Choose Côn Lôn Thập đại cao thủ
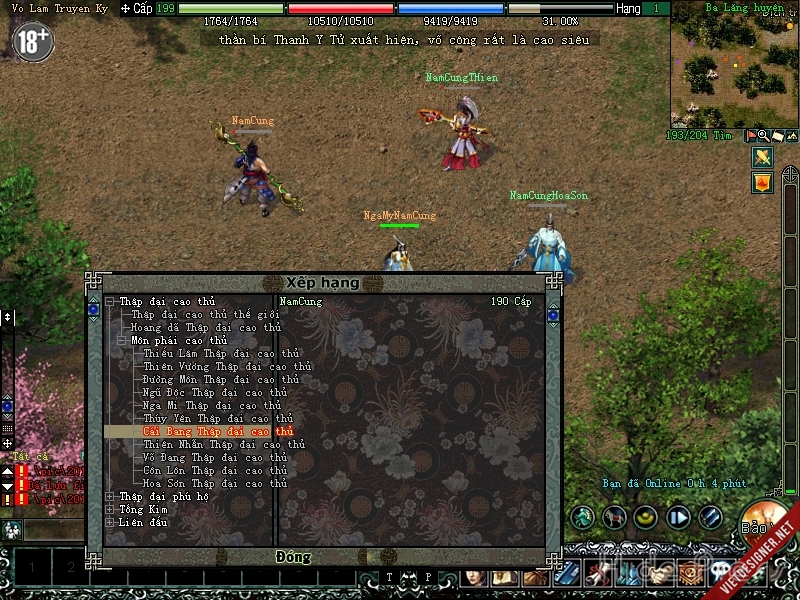The width and height of the screenshot is (800, 600). (x=214, y=470)
